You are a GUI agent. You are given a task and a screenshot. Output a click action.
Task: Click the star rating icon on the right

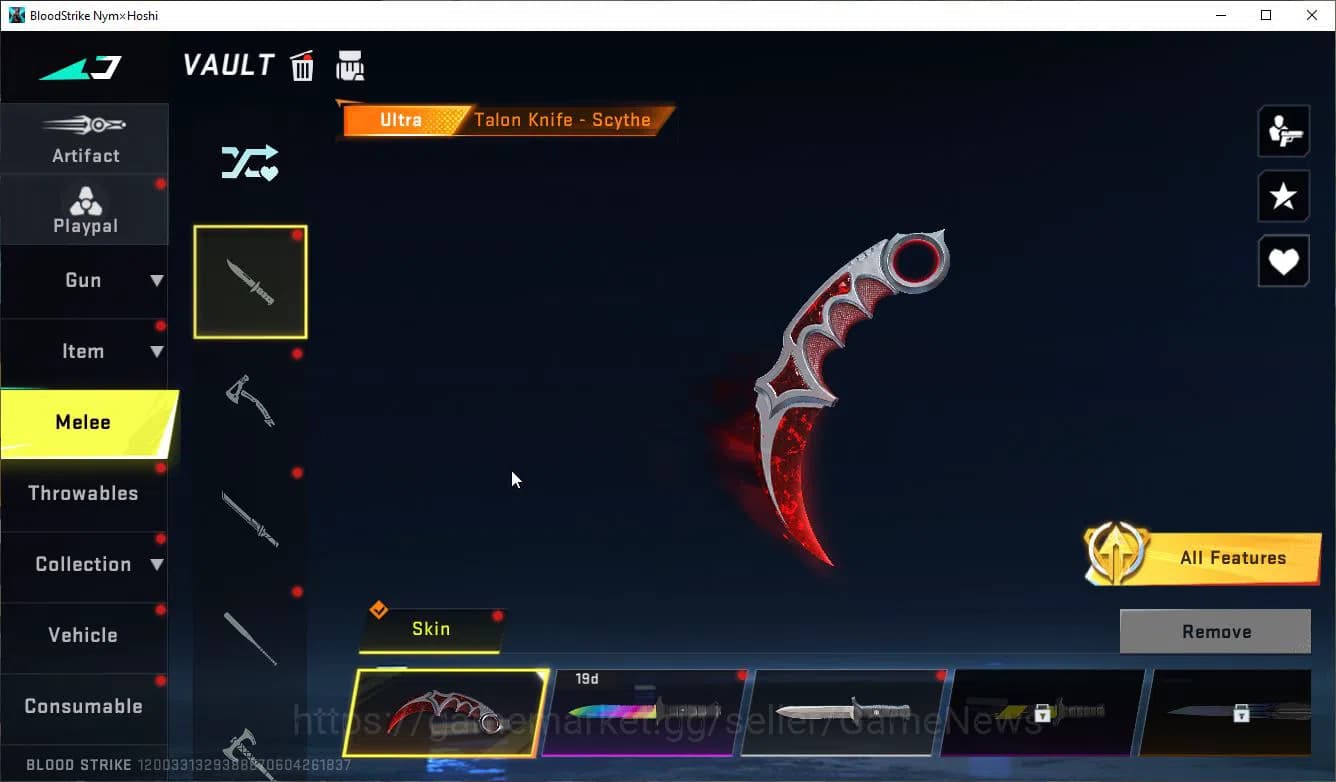tap(1283, 196)
